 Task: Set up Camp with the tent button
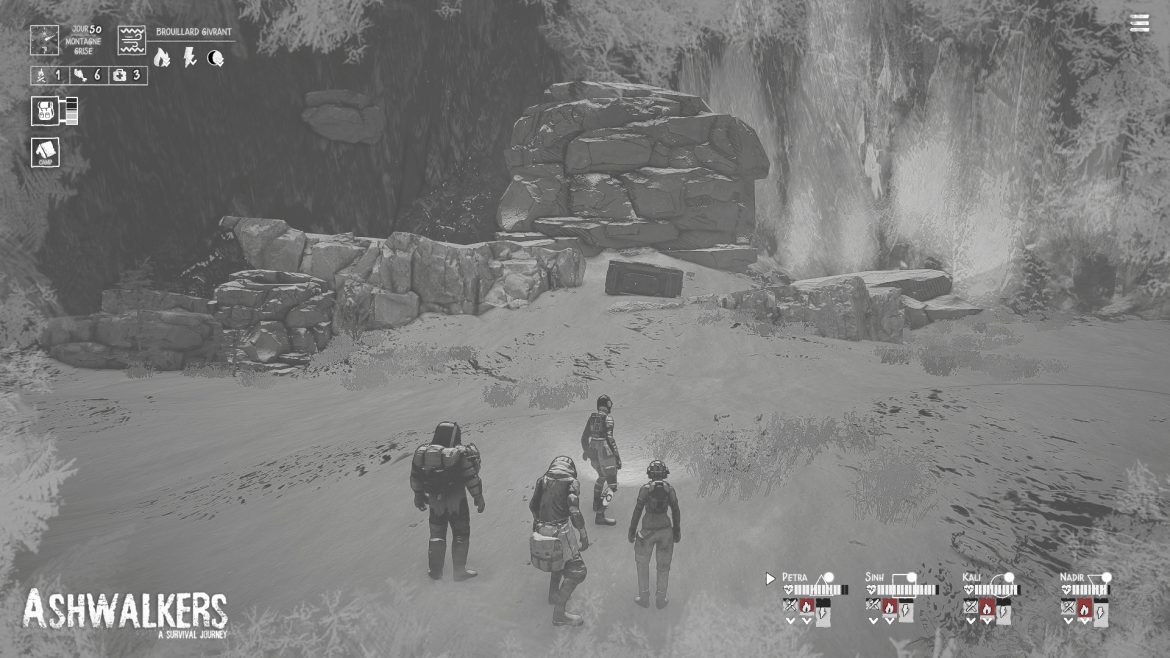(x=45, y=152)
